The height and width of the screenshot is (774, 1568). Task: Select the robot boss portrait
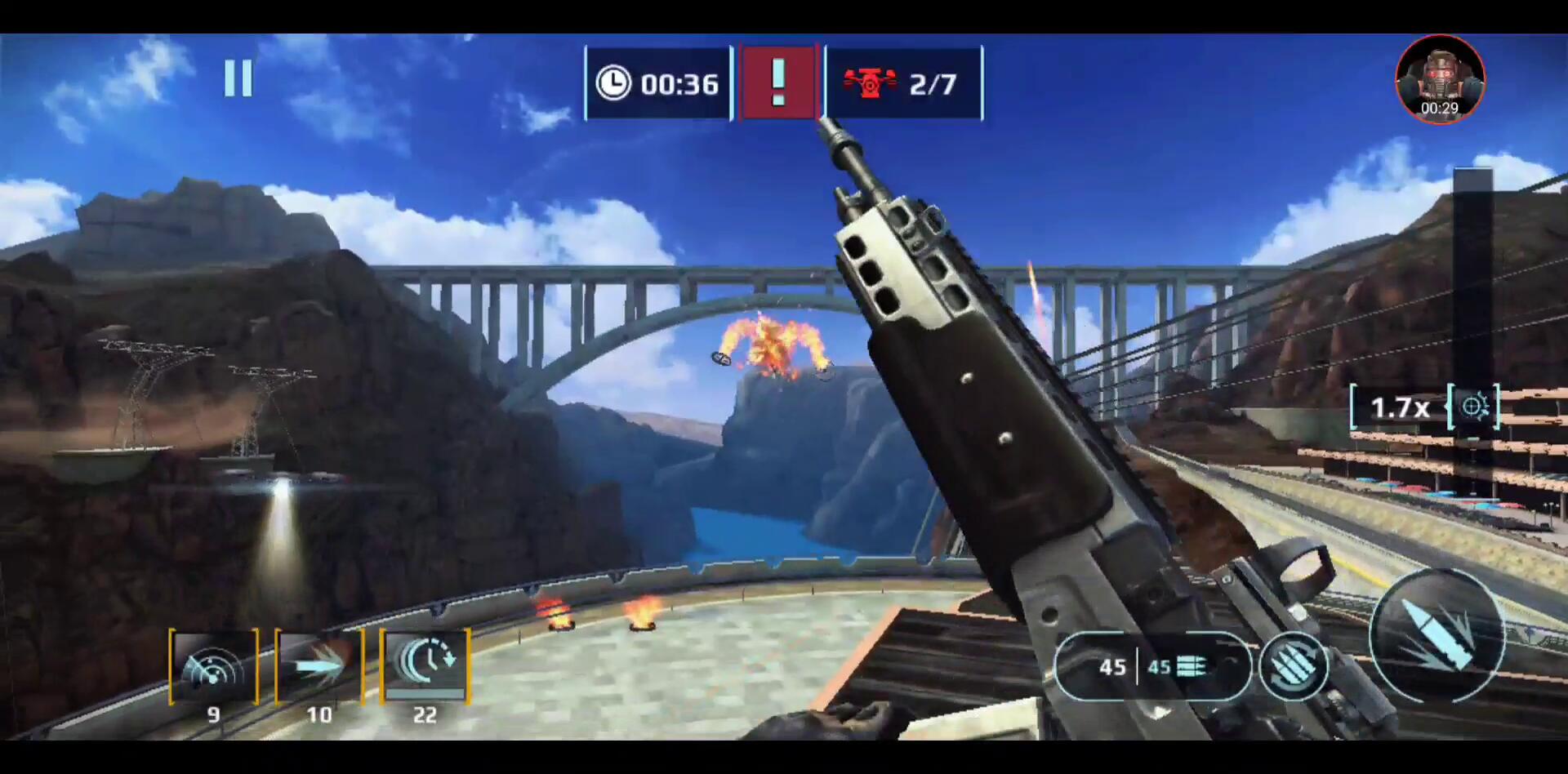point(1439,80)
